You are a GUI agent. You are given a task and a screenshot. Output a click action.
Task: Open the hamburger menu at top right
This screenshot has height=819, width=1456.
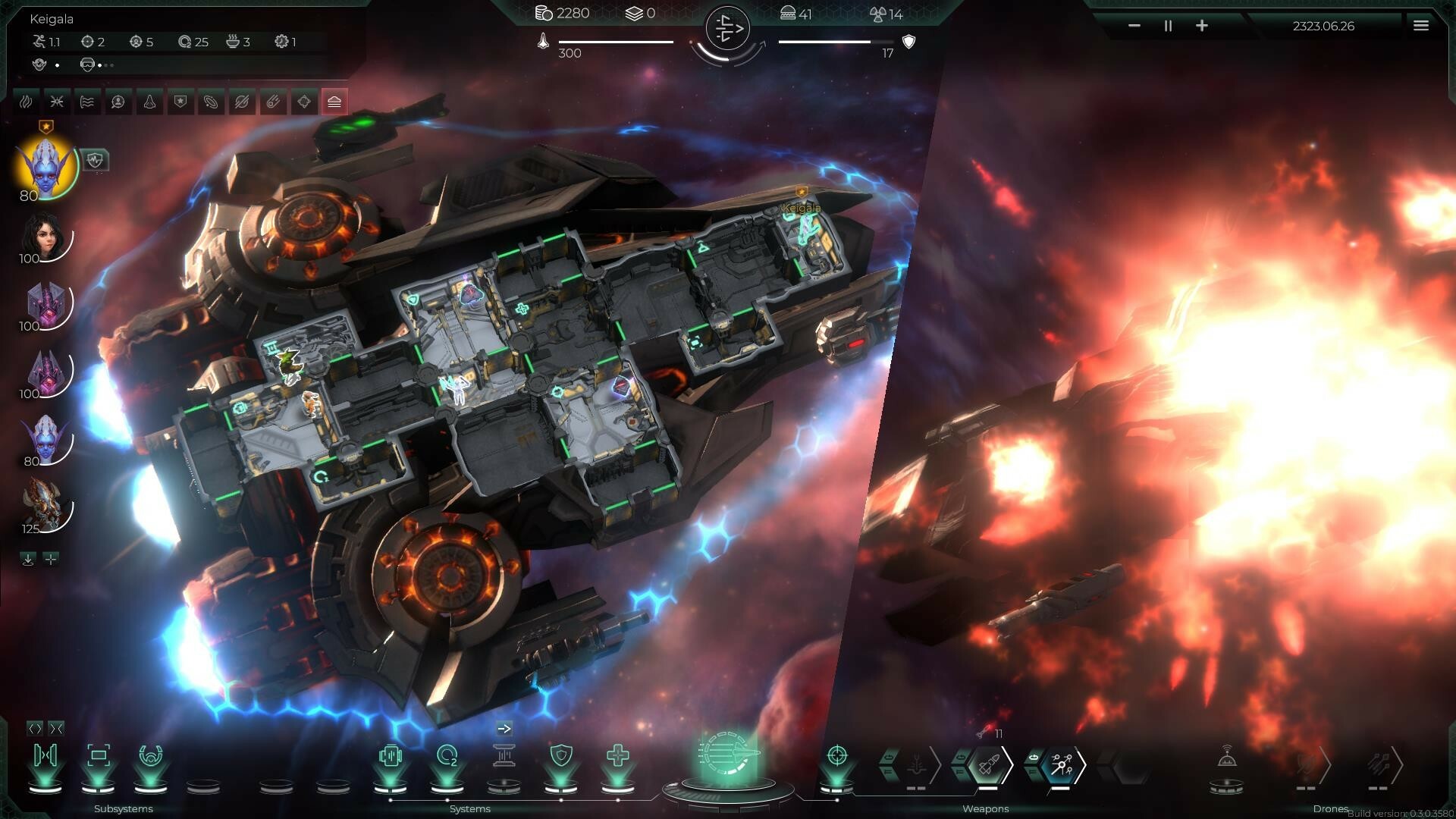pyautogui.click(x=1420, y=24)
